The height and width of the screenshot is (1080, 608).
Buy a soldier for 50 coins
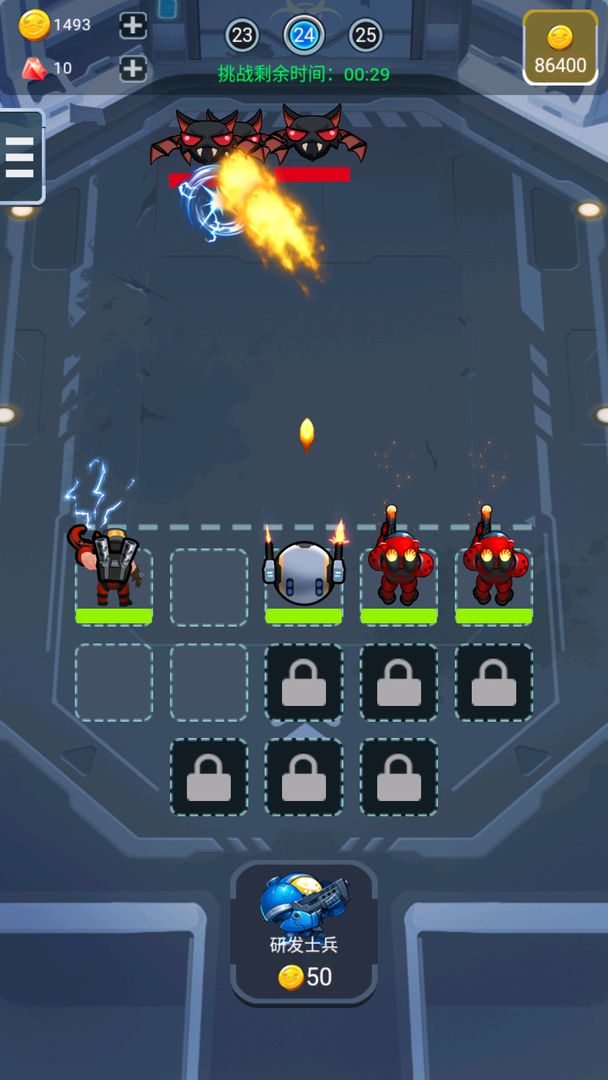304,932
